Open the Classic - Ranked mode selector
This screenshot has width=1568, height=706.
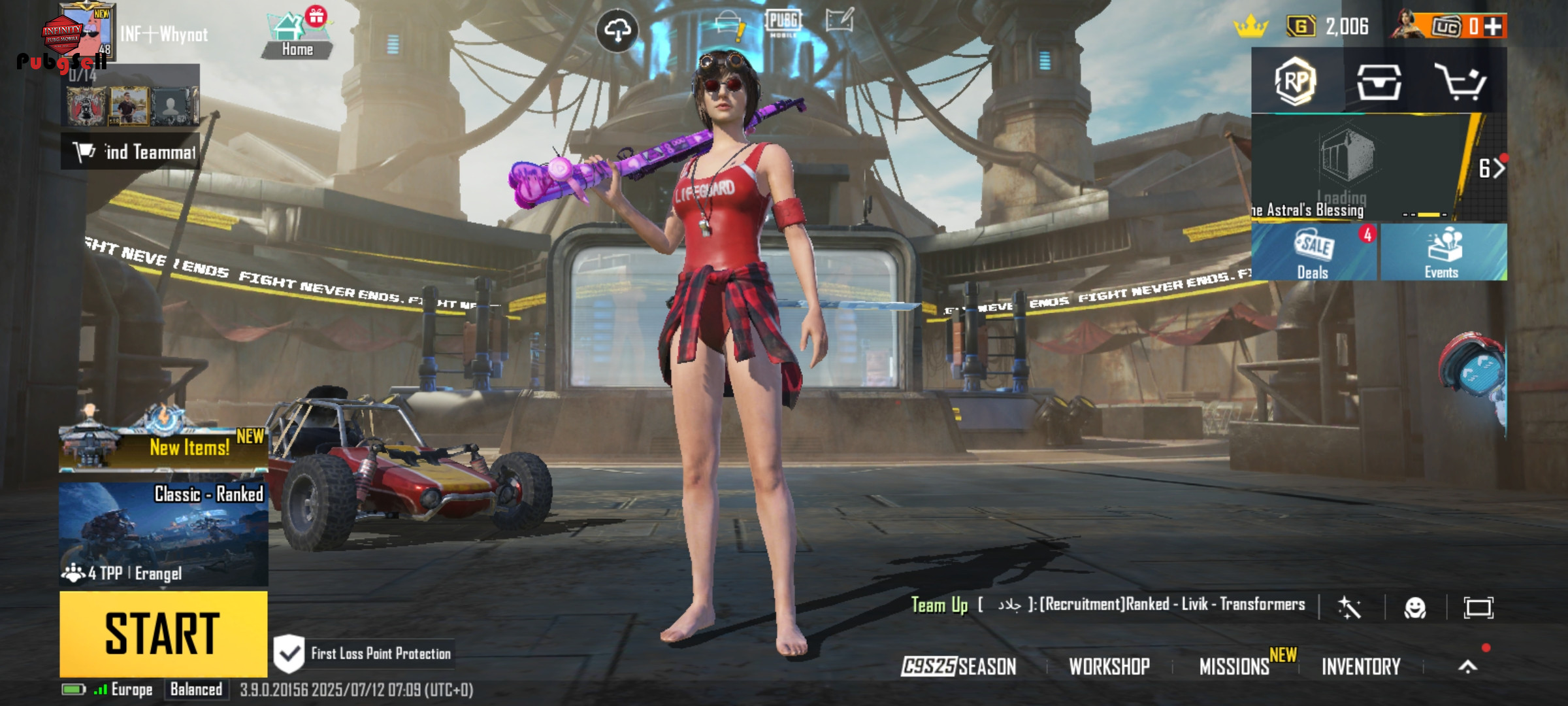[x=163, y=533]
